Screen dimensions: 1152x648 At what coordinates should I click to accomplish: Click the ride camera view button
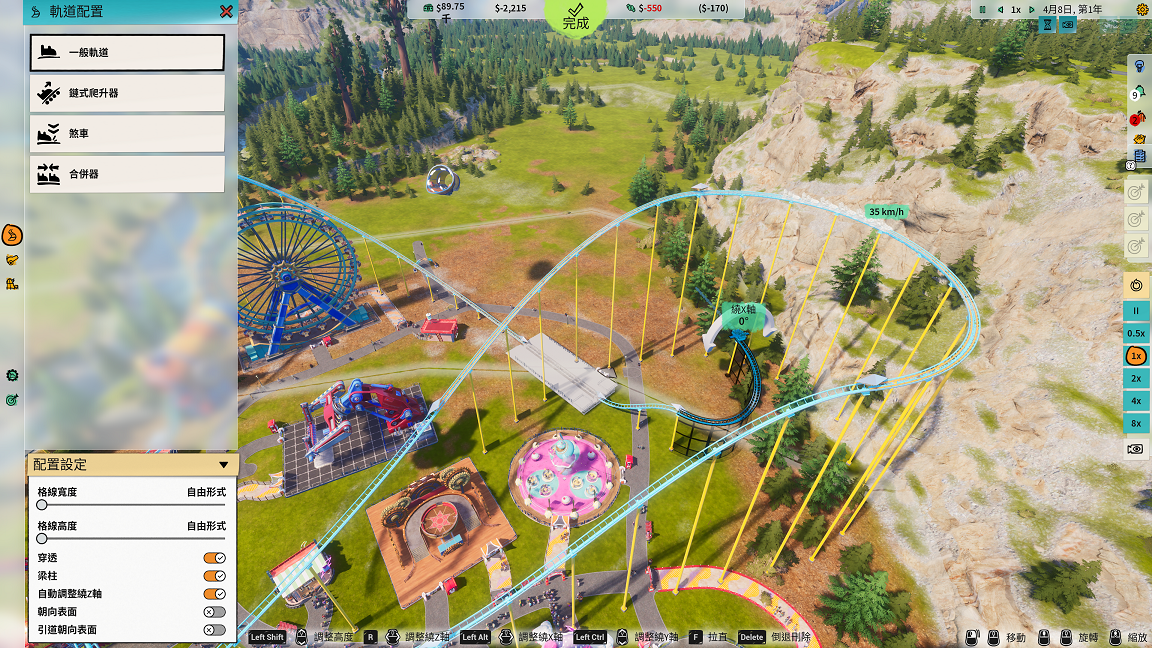(1136, 450)
